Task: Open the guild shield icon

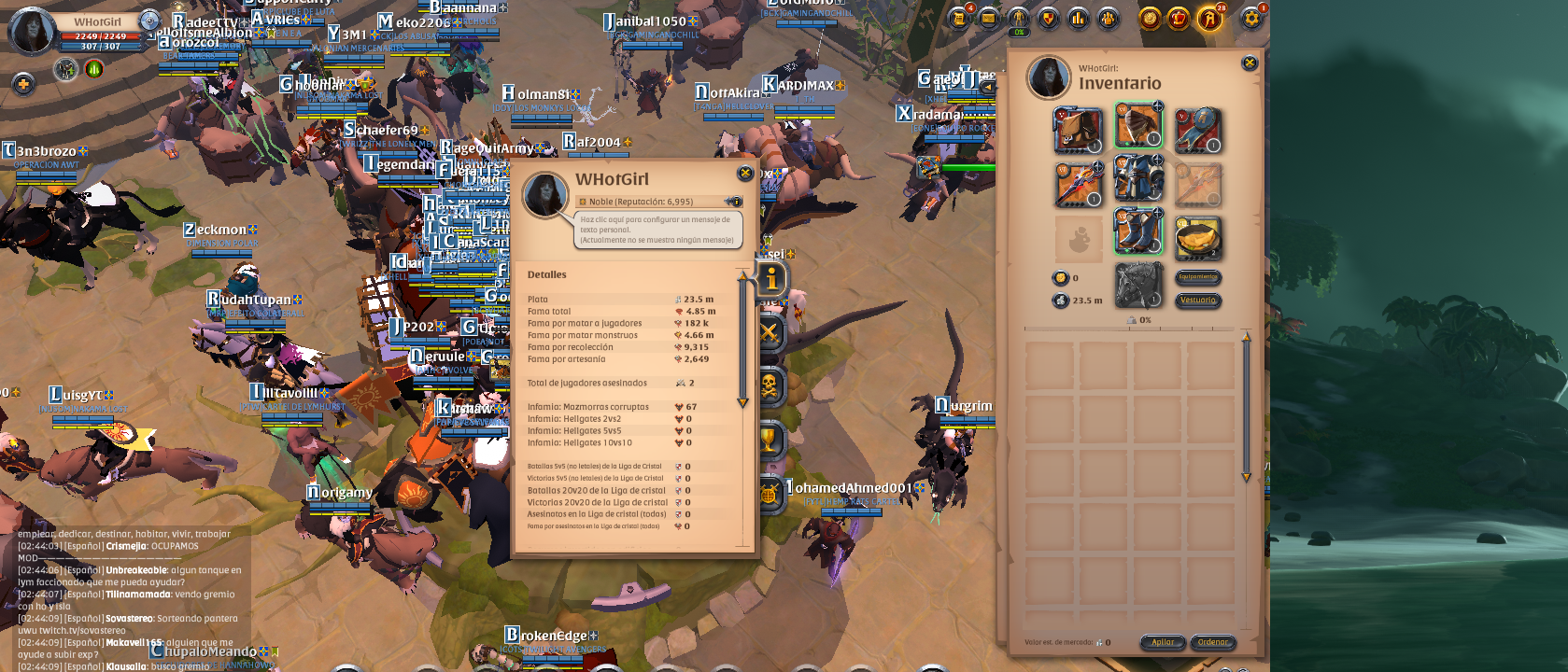Action: pyautogui.click(x=1048, y=16)
